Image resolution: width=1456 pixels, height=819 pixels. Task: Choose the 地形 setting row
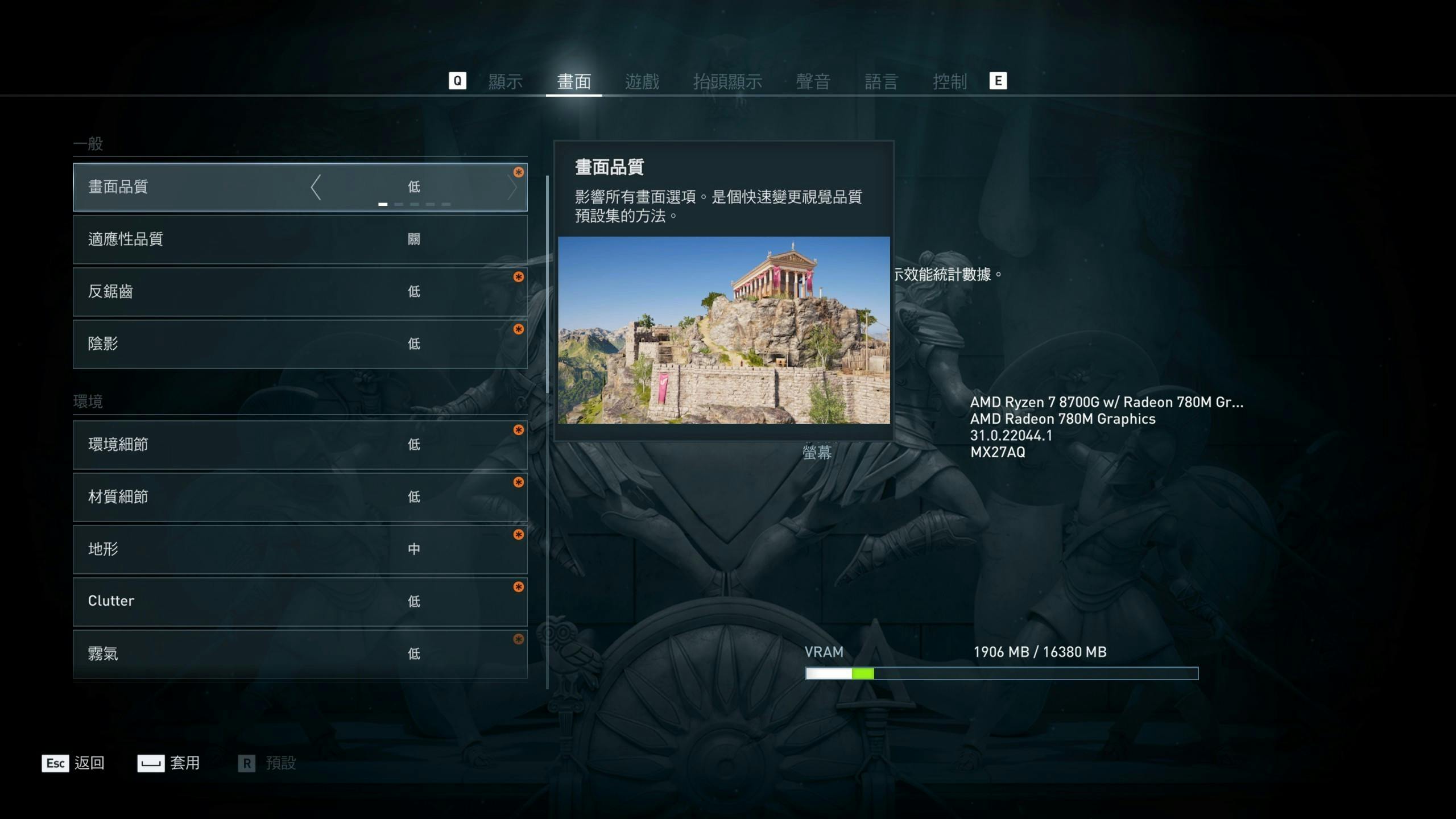[300, 549]
